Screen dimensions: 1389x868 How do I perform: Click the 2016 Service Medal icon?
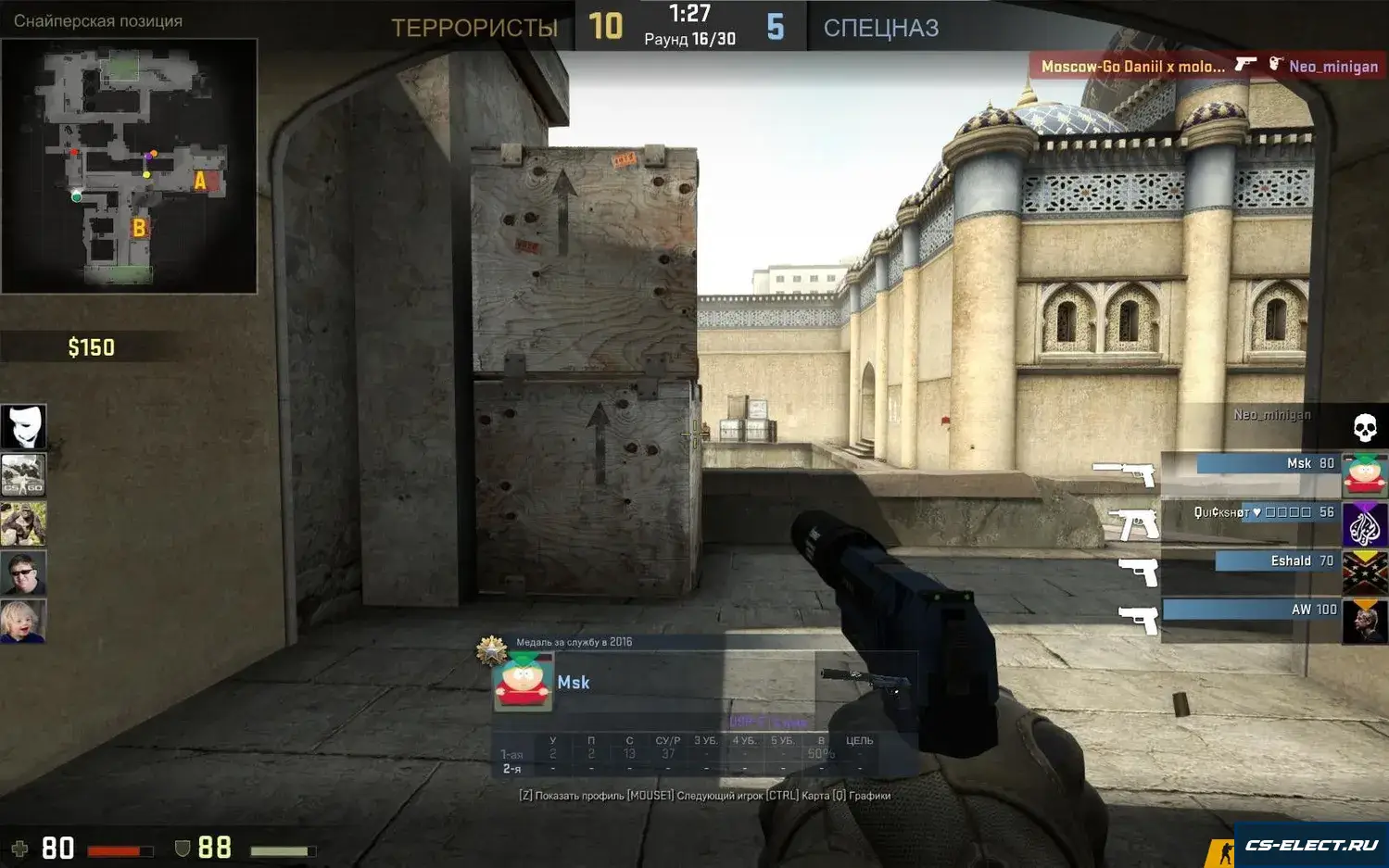tap(491, 649)
